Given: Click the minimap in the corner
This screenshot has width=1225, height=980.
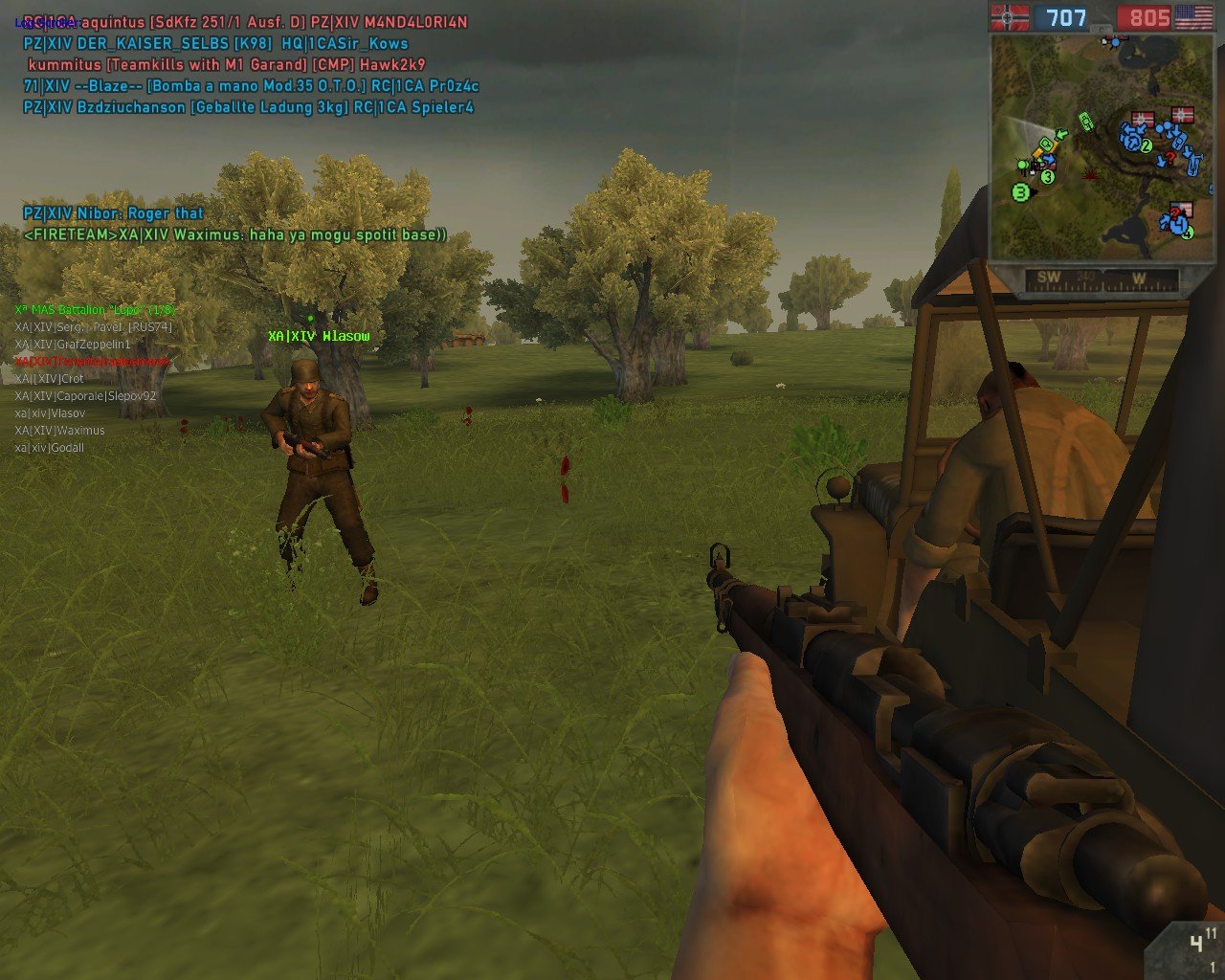Looking at the screenshot, I should pyautogui.click(x=1101, y=148).
